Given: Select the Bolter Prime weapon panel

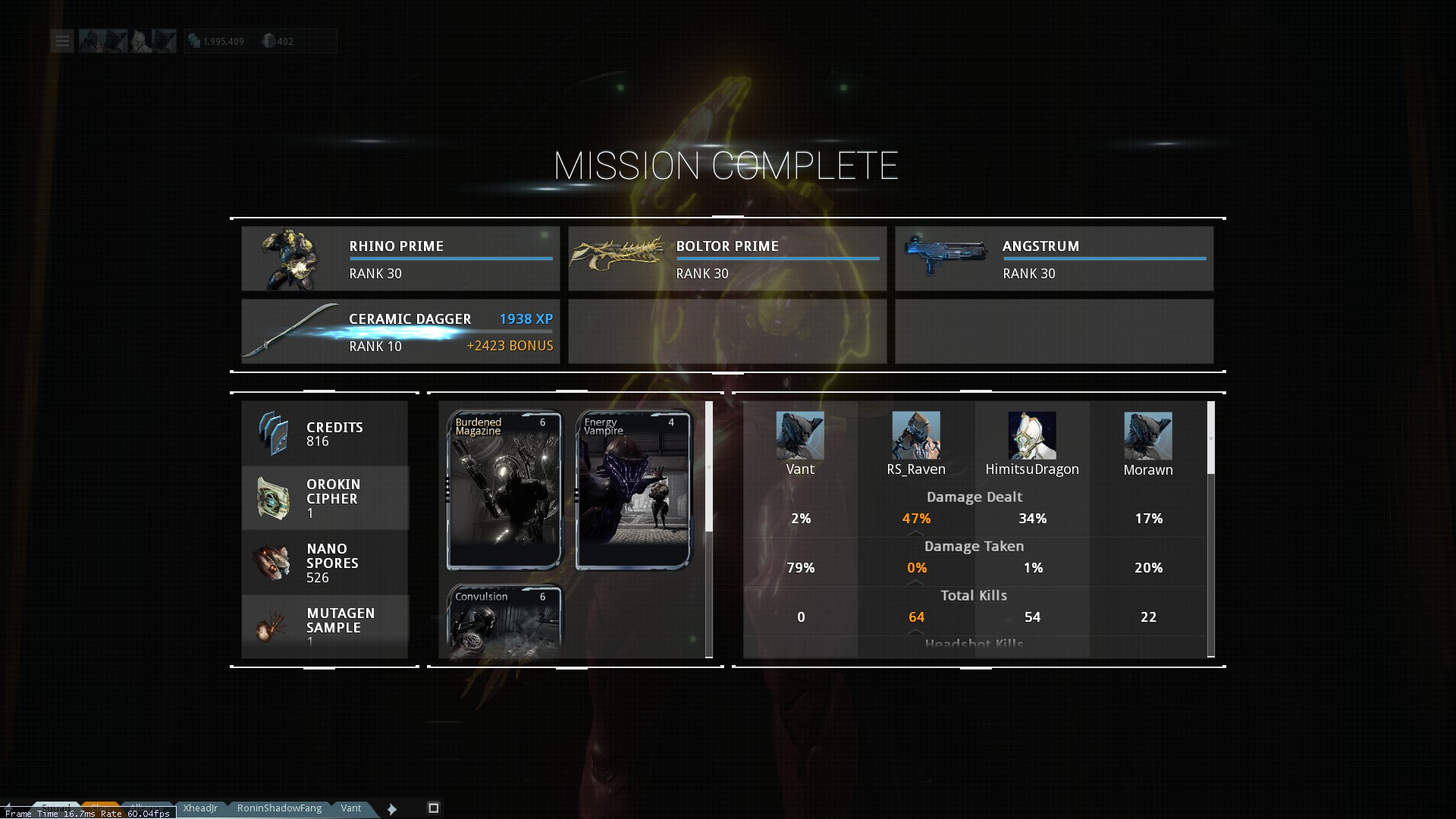Looking at the screenshot, I should [727, 259].
